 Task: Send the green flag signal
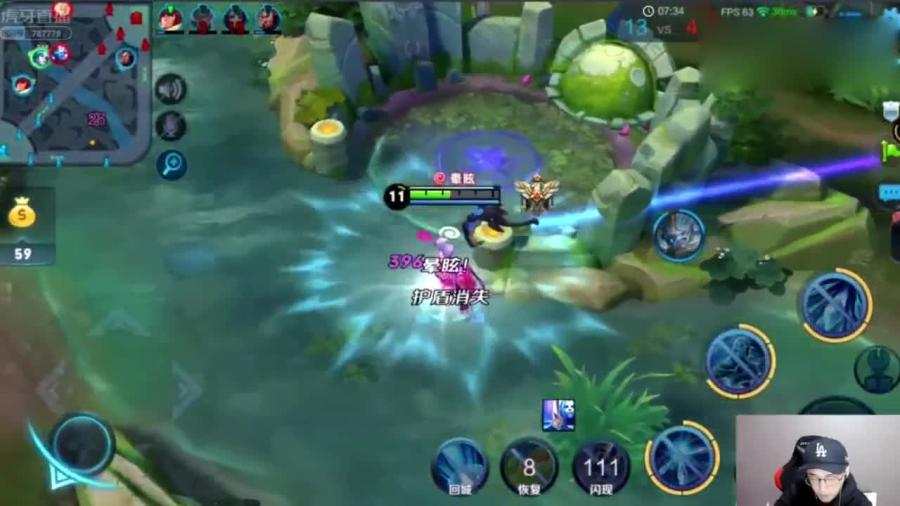(x=889, y=152)
